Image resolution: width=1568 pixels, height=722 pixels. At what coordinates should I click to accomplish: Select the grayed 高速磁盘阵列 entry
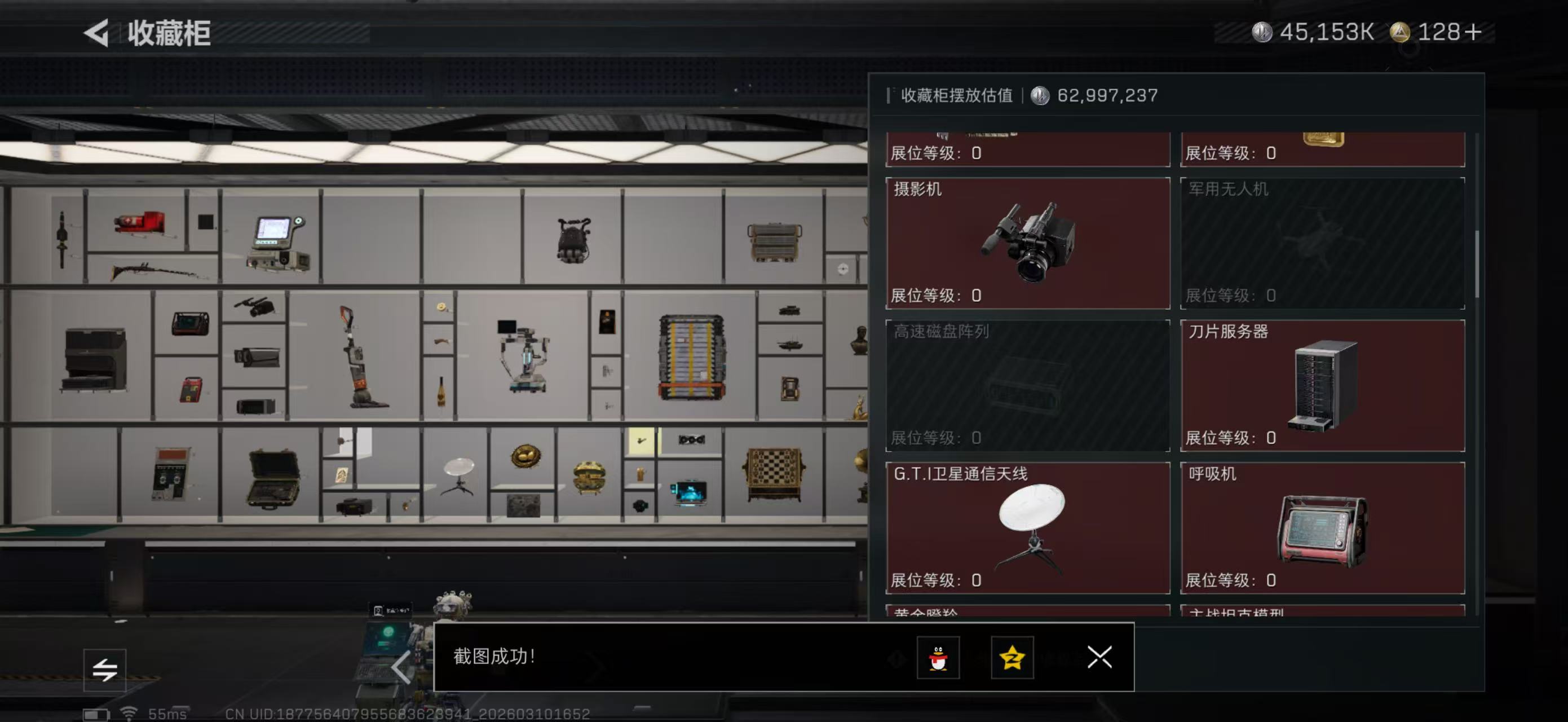tap(1027, 386)
